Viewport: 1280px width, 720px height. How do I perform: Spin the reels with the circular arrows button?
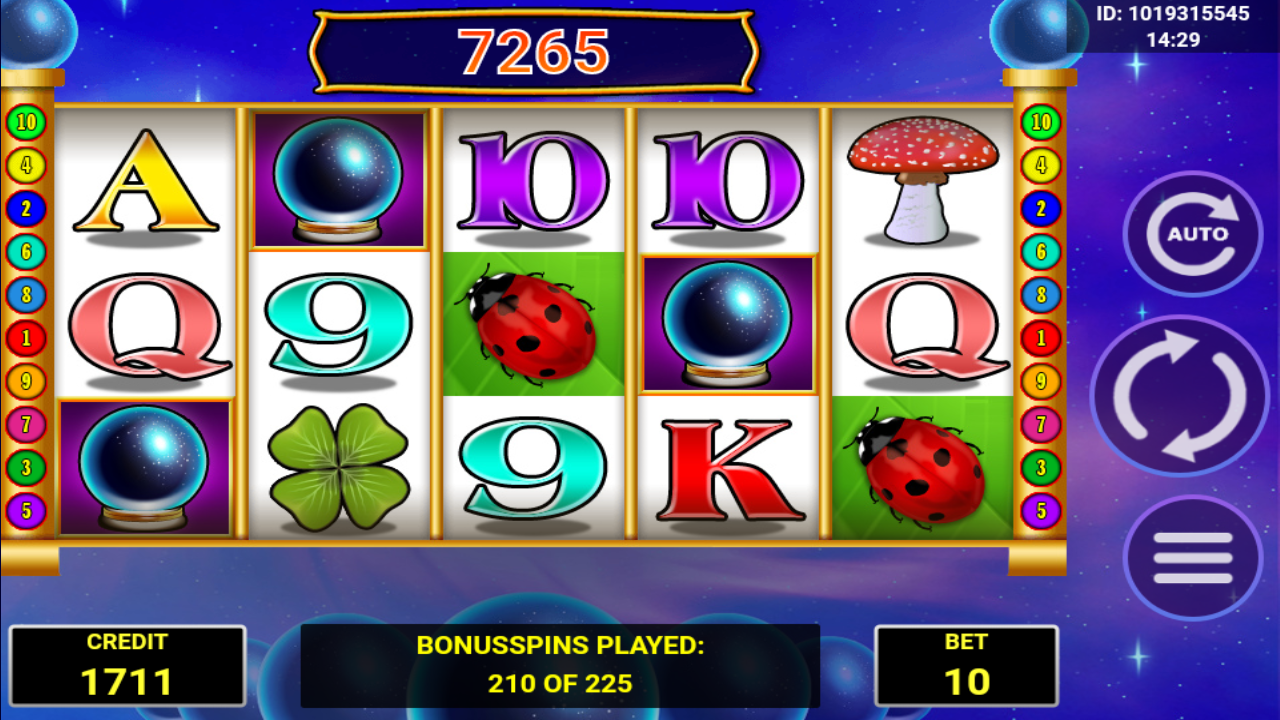[1179, 396]
